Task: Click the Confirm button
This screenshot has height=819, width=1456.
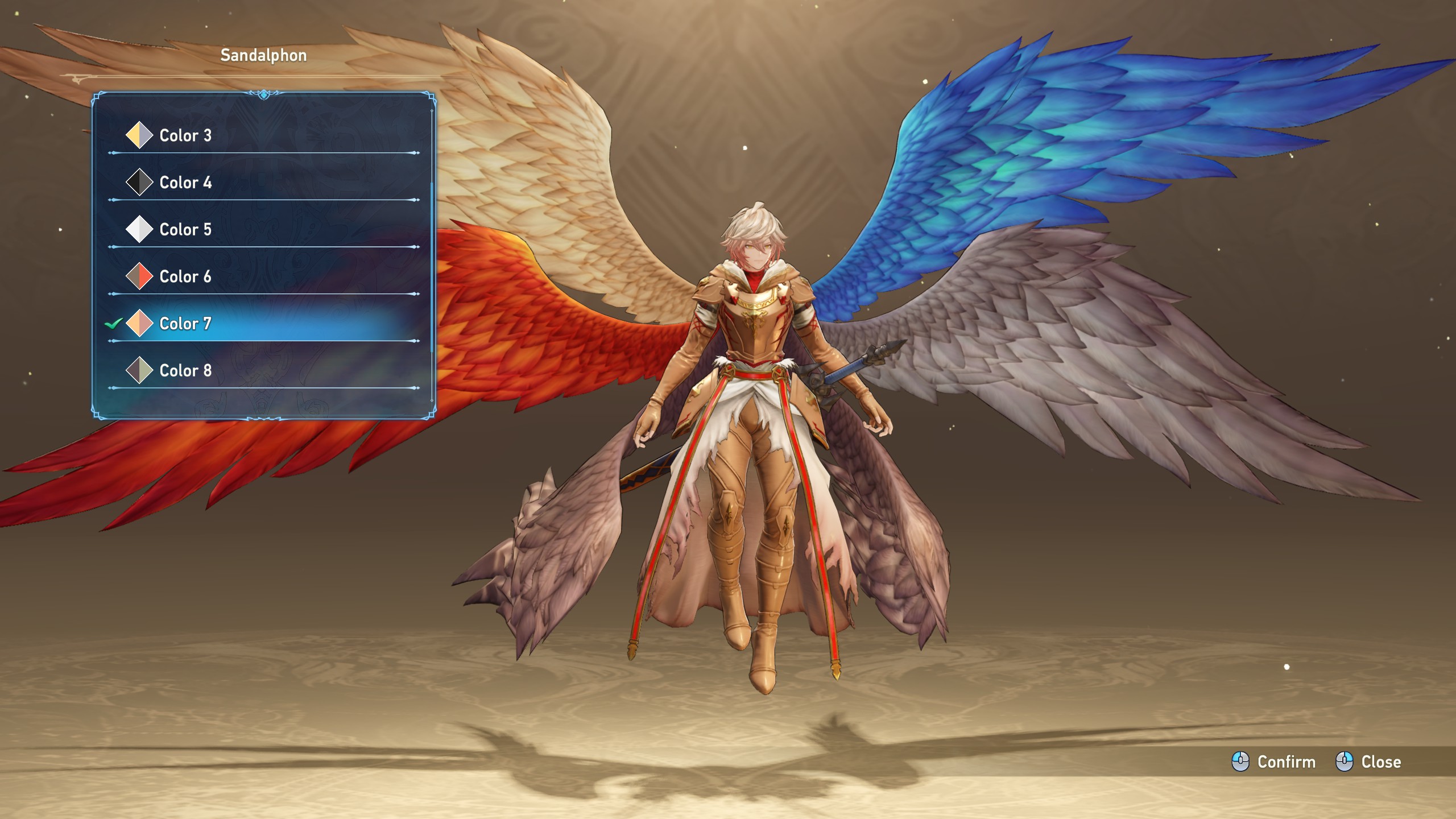Action: [1274, 762]
